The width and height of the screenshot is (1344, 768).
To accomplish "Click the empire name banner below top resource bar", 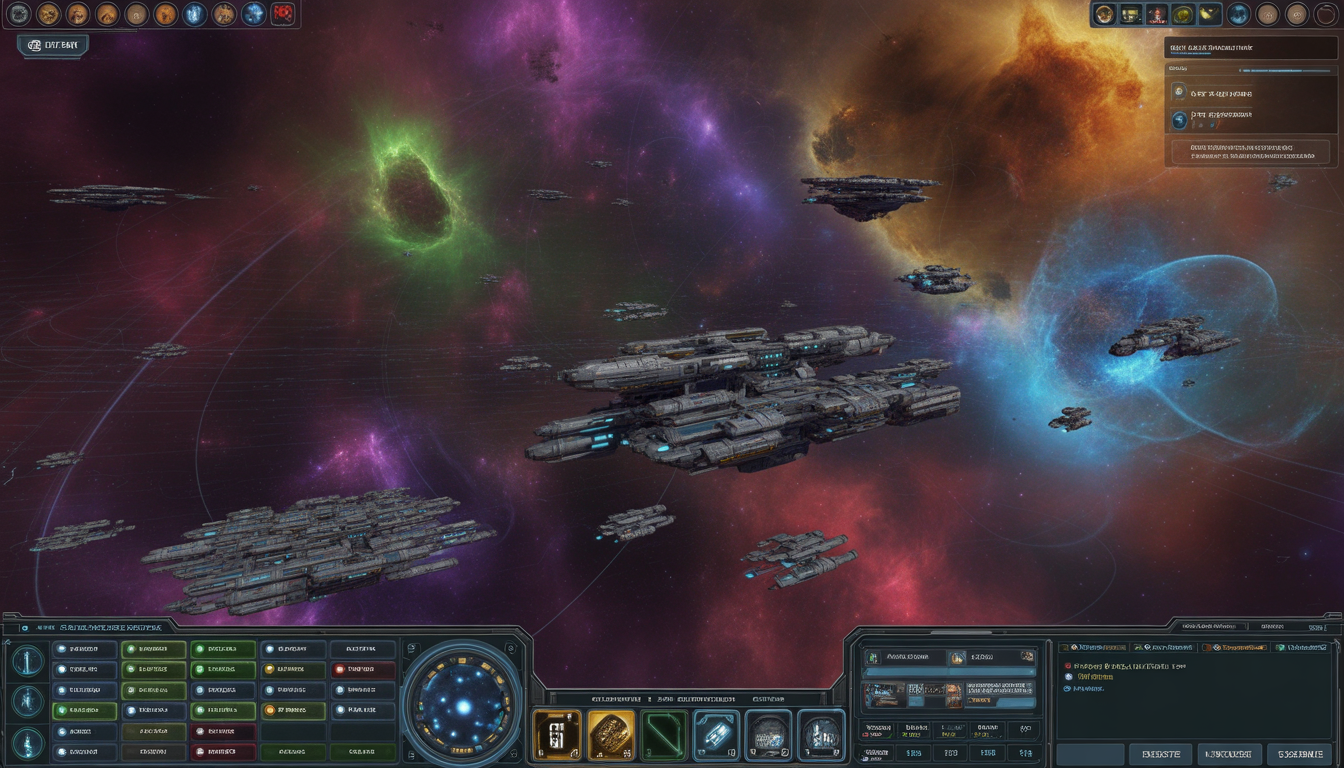I will 53,44.
